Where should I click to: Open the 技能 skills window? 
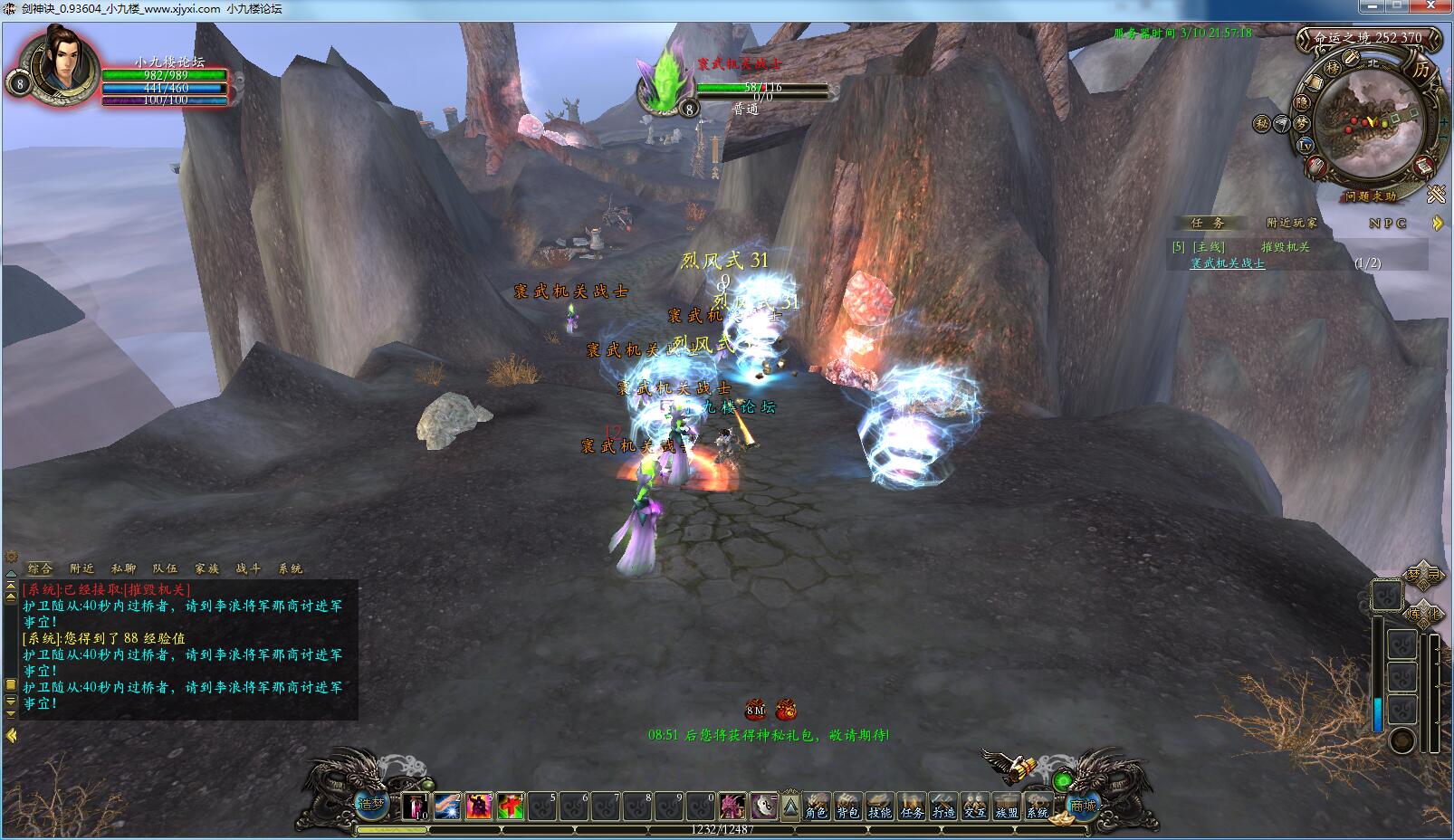coord(880,805)
